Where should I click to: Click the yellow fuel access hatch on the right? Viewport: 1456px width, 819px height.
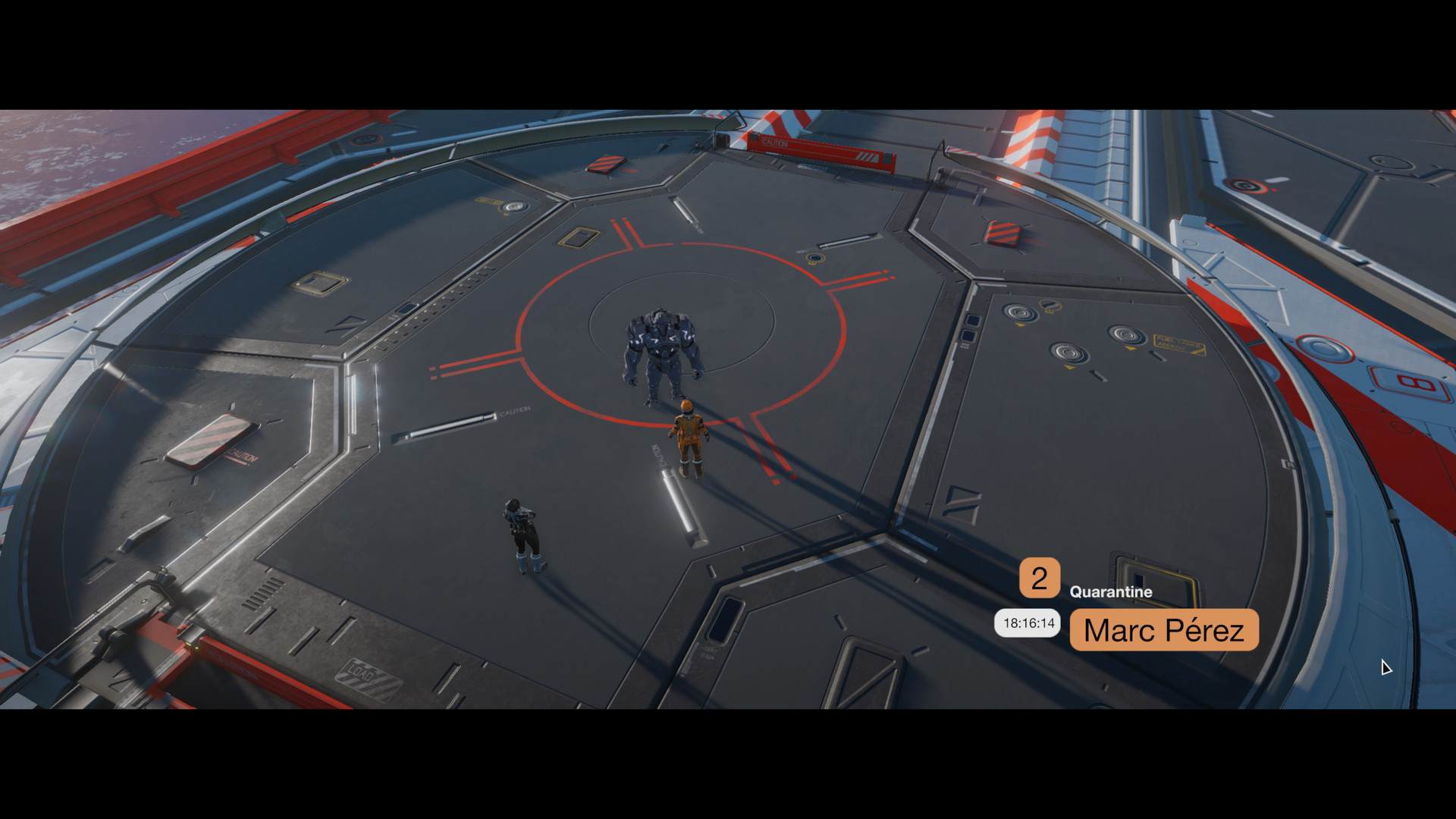[1181, 343]
